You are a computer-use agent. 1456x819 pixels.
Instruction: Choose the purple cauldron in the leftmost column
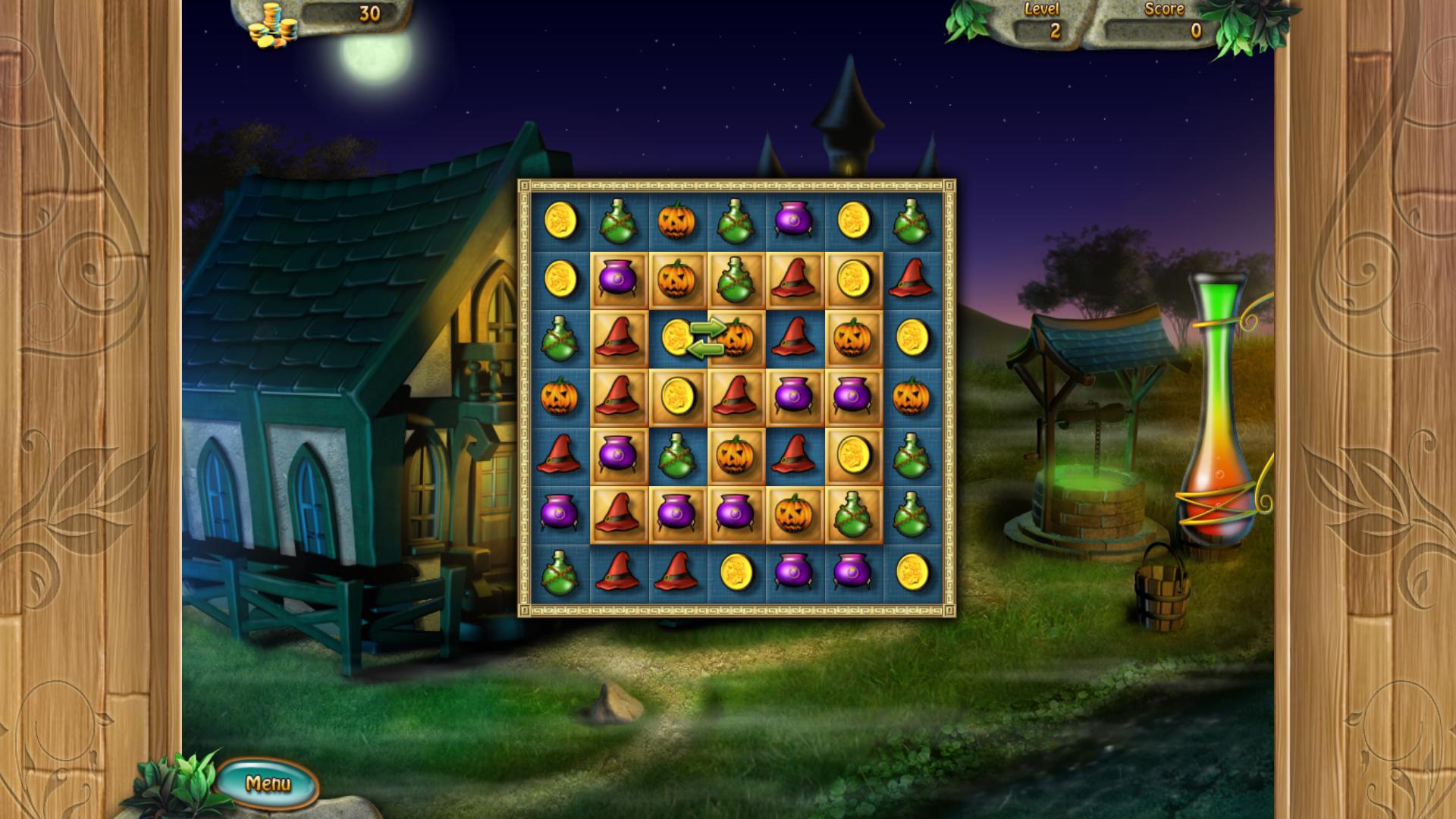560,513
